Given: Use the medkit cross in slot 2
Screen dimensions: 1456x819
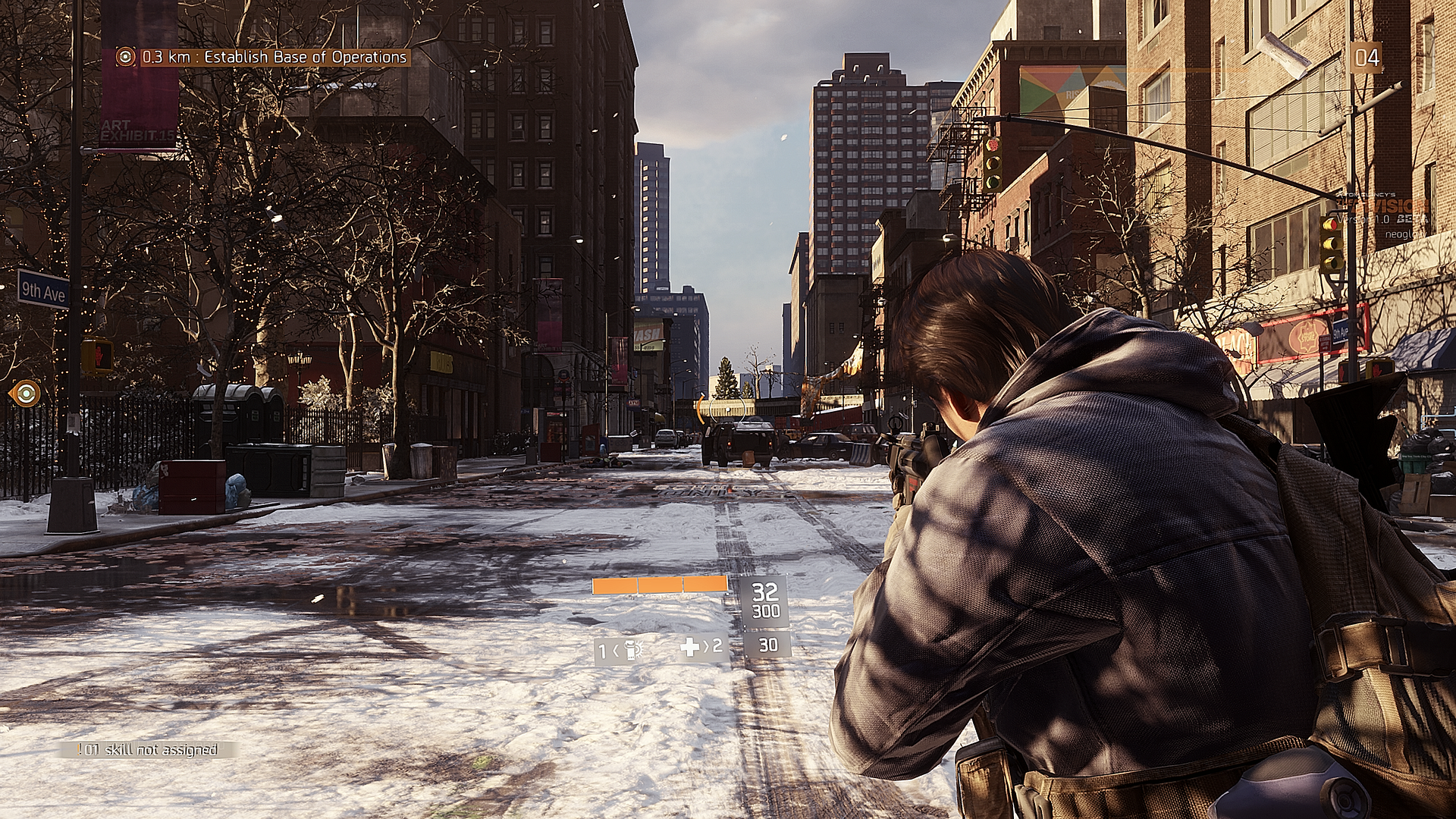Looking at the screenshot, I should pos(690,647).
